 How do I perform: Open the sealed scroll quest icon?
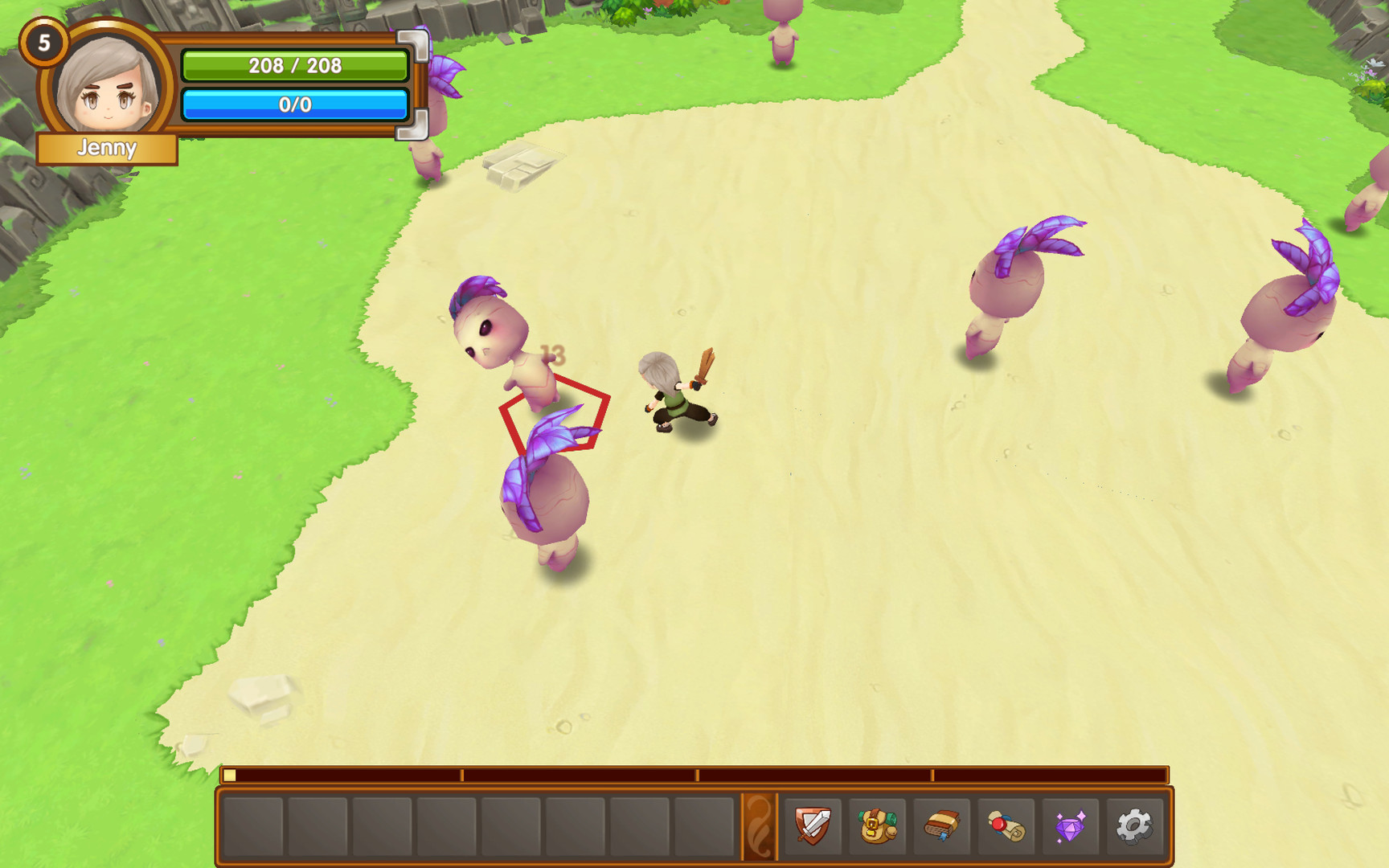tap(1006, 825)
